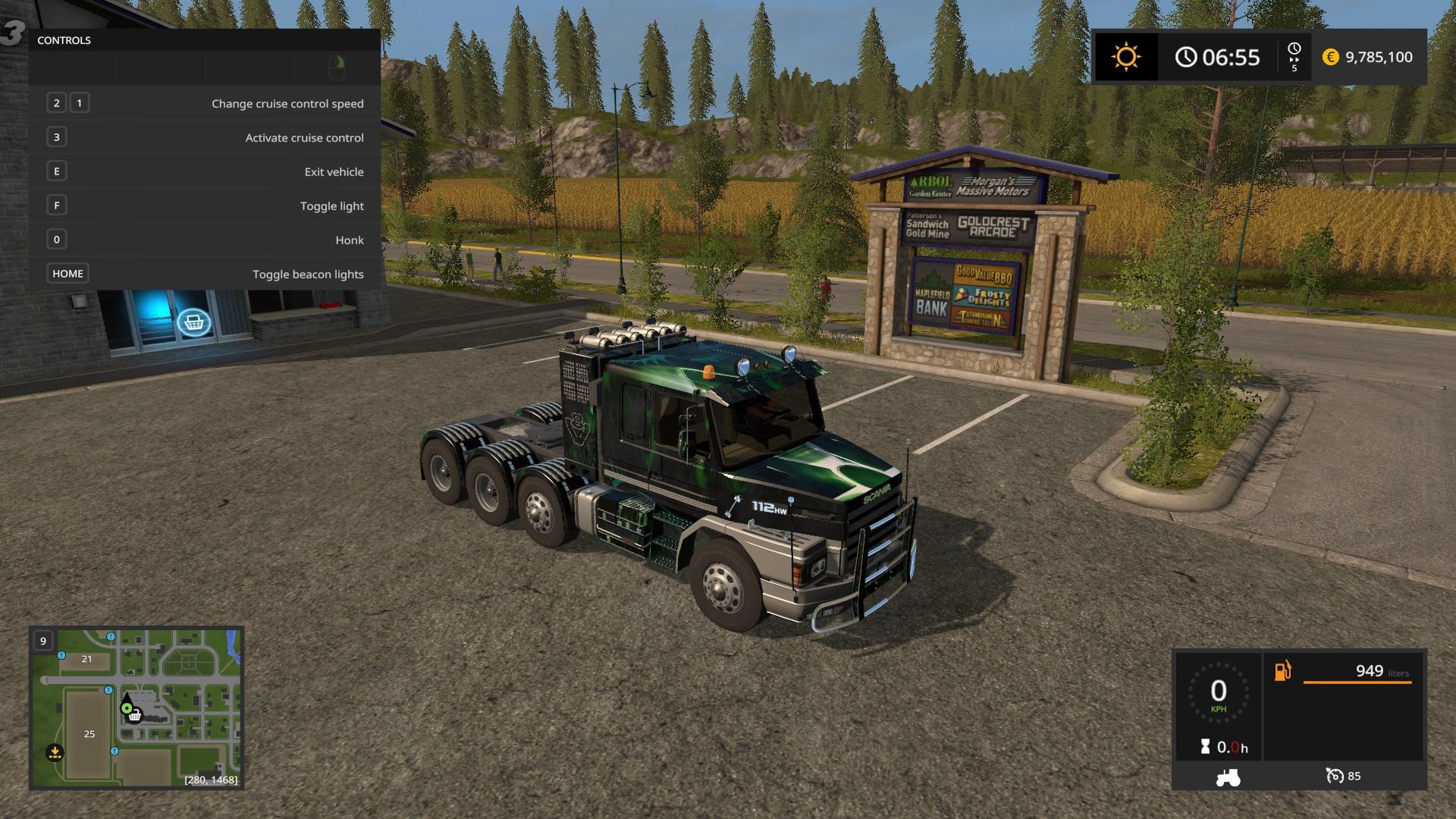The image size is (1456, 819).
Task: Select field 25 on the minimap
Action: [89, 733]
